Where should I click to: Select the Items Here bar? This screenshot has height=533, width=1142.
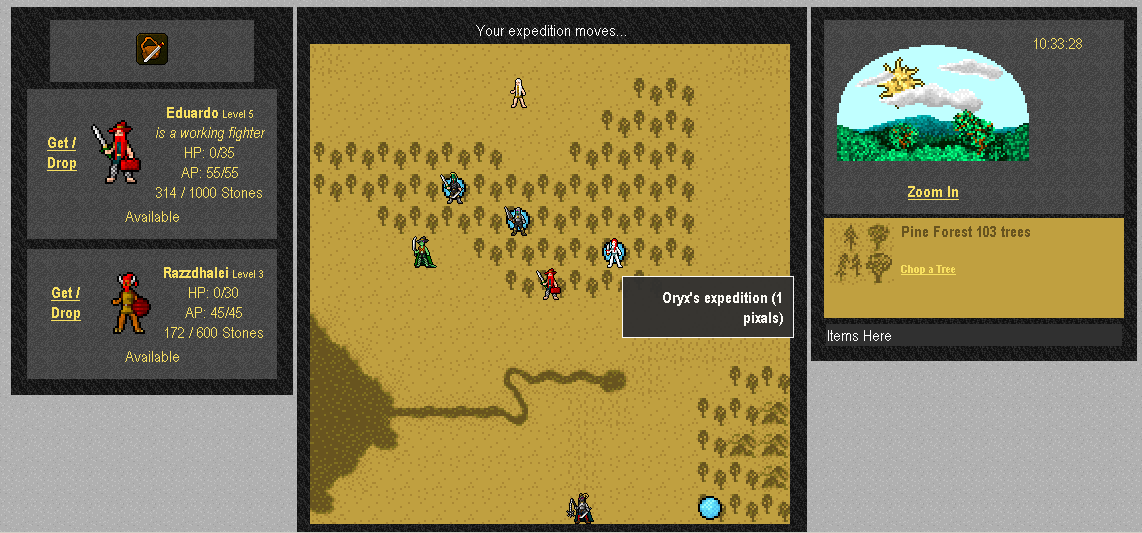click(x=972, y=336)
